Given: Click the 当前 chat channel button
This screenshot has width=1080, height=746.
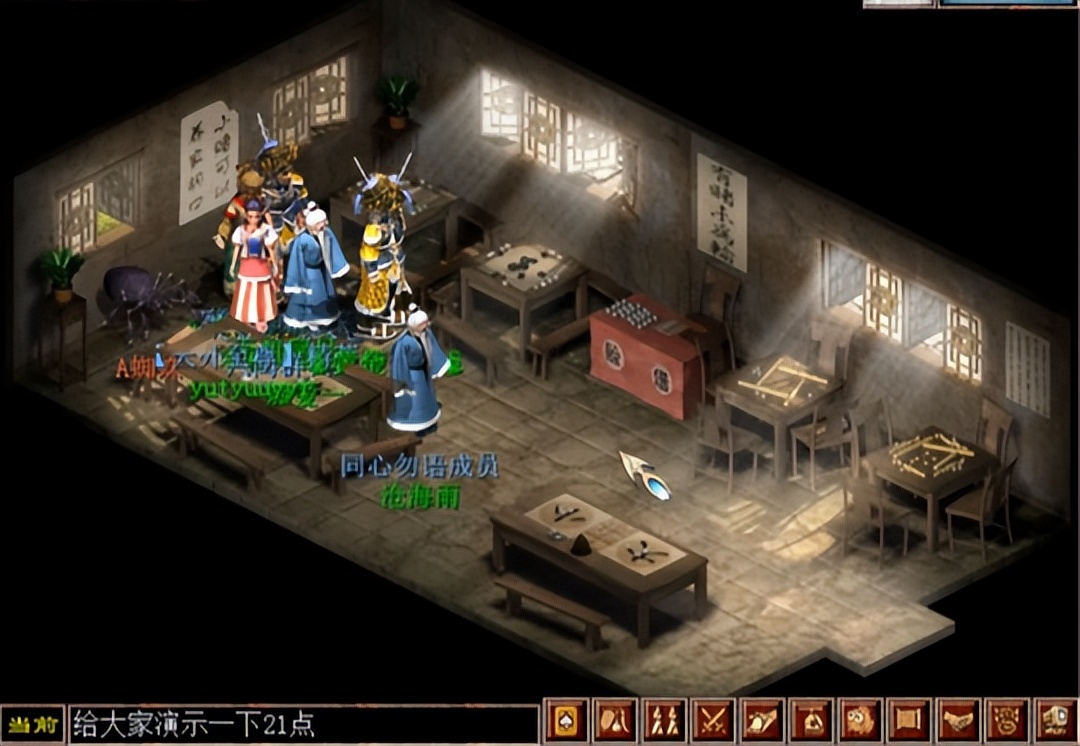Looking at the screenshot, I should 32,723.
